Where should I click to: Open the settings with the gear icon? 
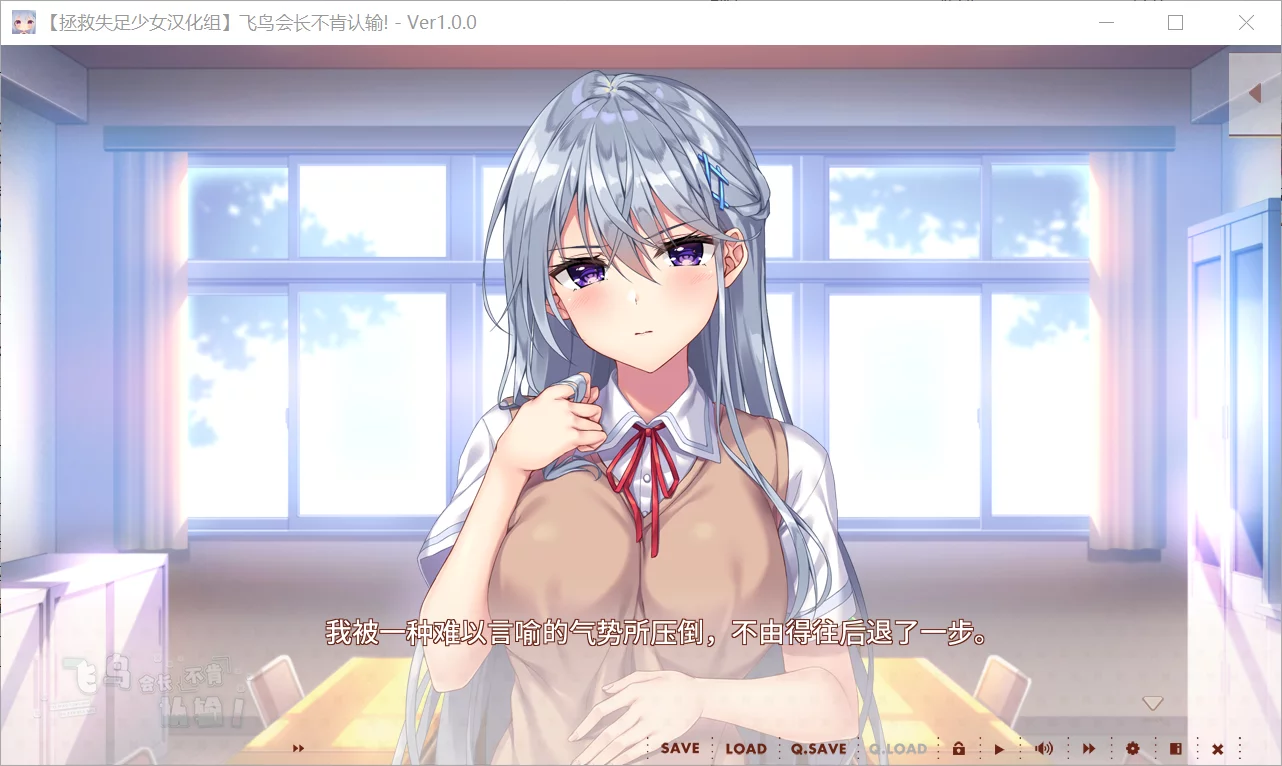point(1133,748)
